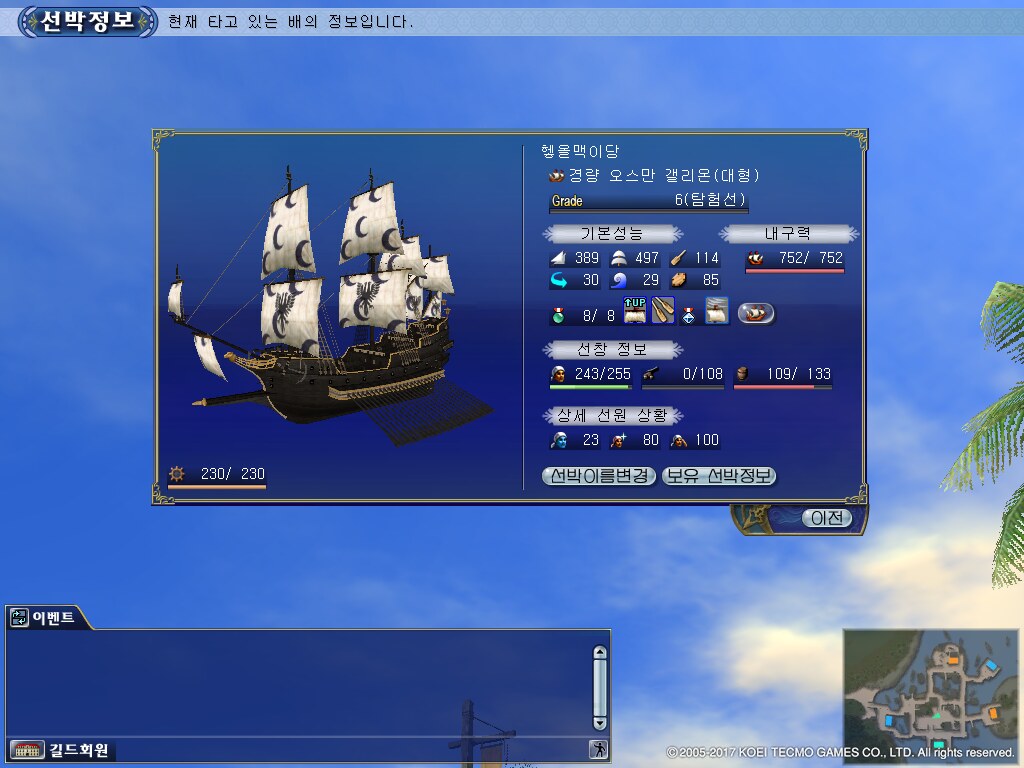The height and width of the screenshot is (768, 1024).
Task: Switch to the 이벤트 chat tab
Action: 45,618
